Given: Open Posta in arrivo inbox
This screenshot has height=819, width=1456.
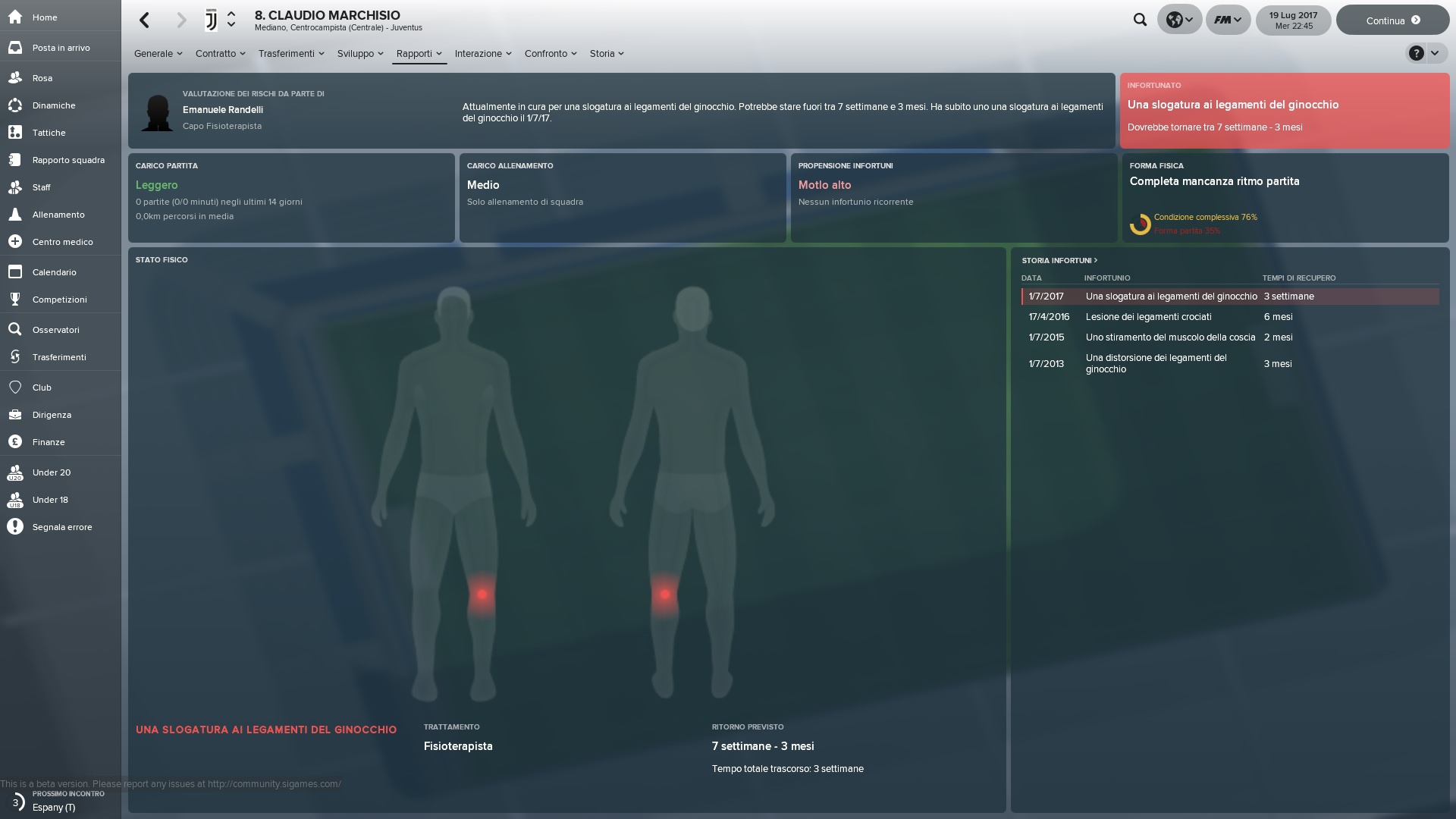Looking at the screenshot, I should click(x=61, y=48).
